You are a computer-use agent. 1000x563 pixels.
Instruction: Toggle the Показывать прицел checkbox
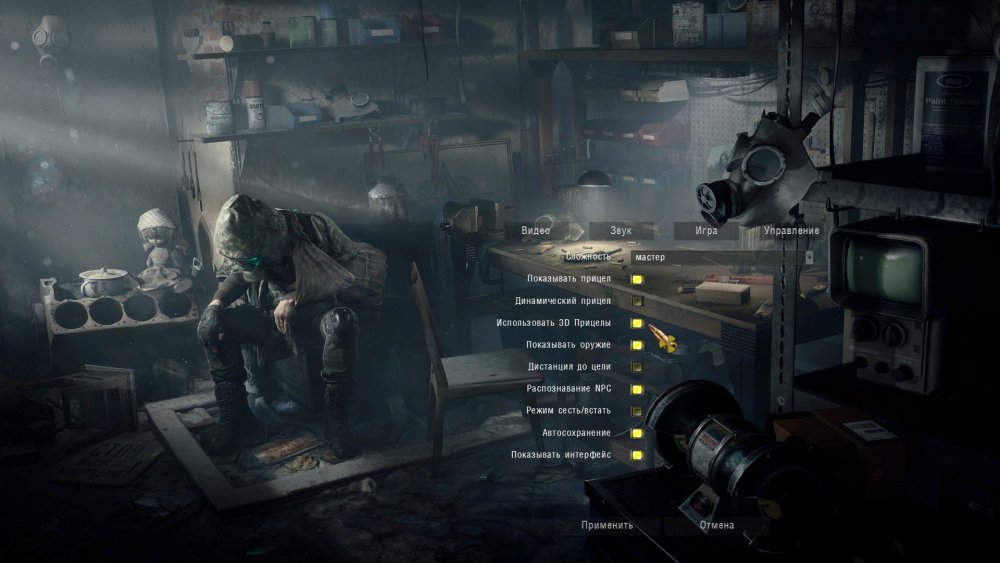click(636, 279)
